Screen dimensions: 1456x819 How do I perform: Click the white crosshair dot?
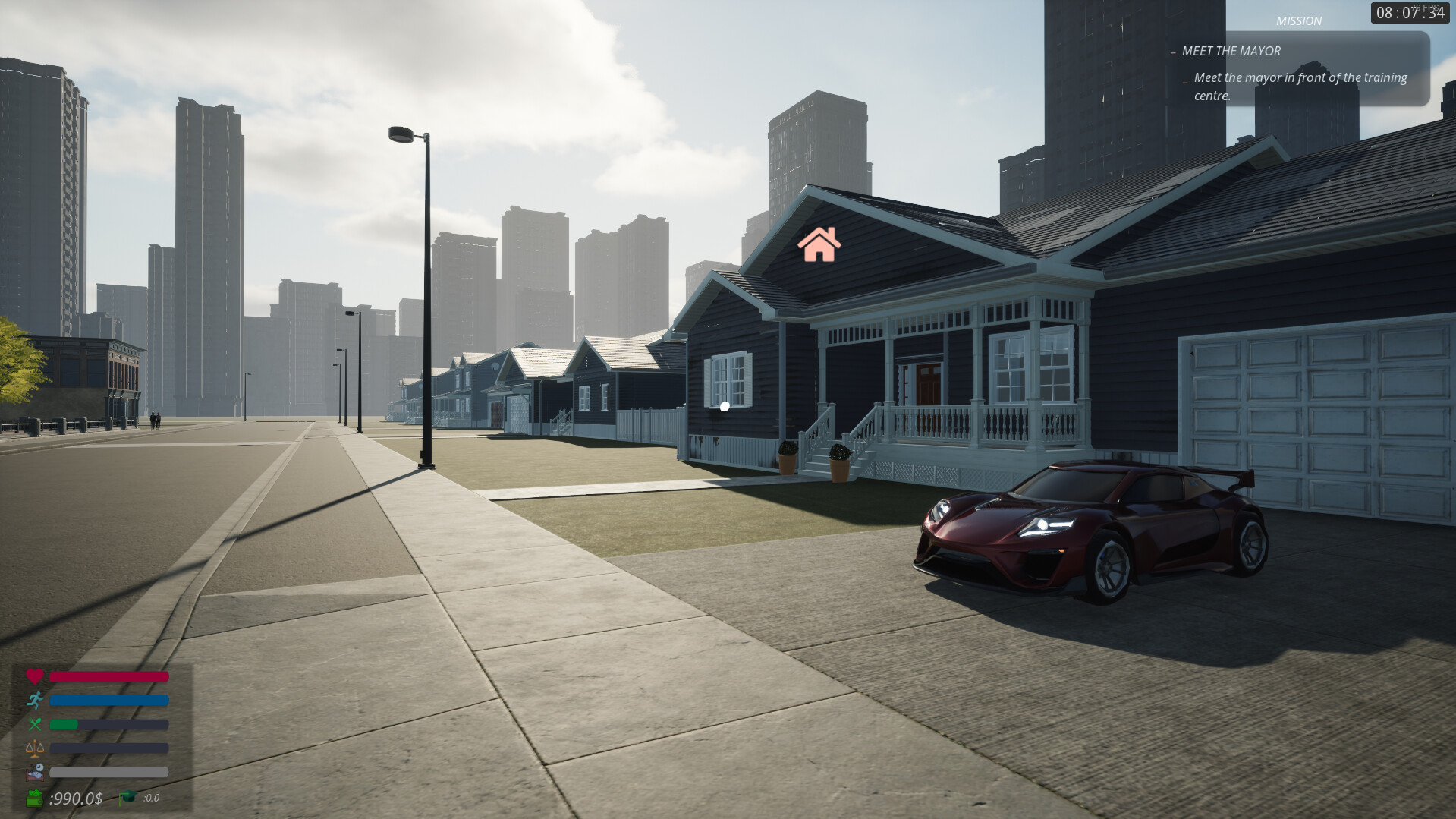[x=725, y=406]
